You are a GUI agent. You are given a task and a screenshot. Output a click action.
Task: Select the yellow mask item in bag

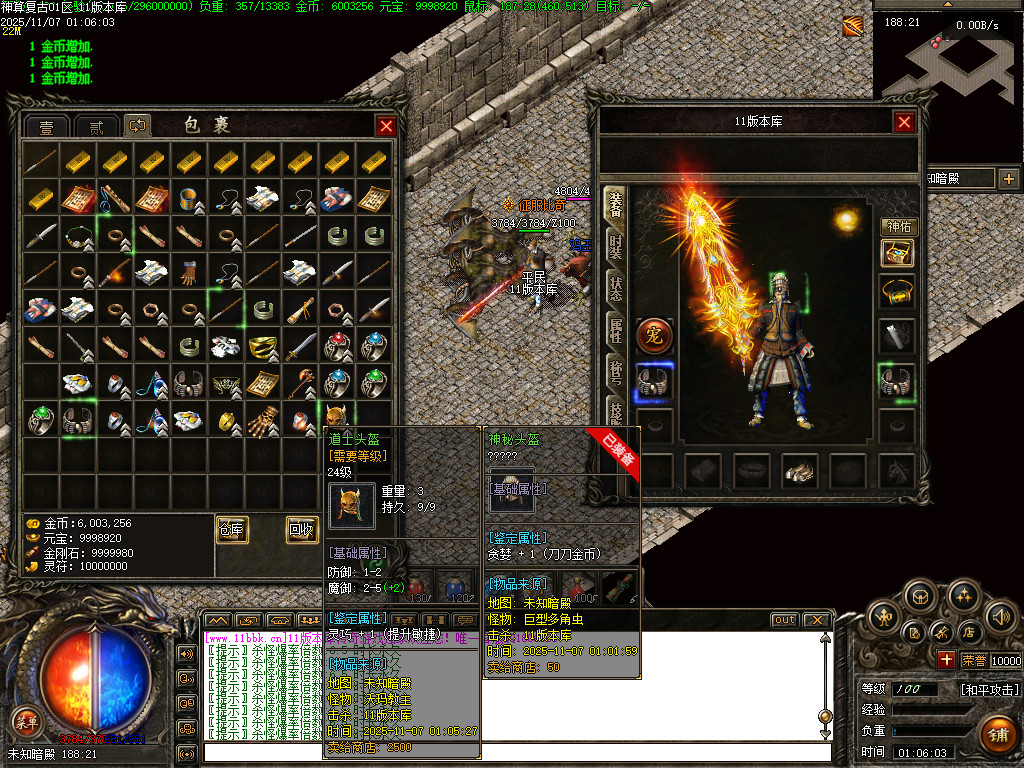pyautogui.click(x=264, y=345)
